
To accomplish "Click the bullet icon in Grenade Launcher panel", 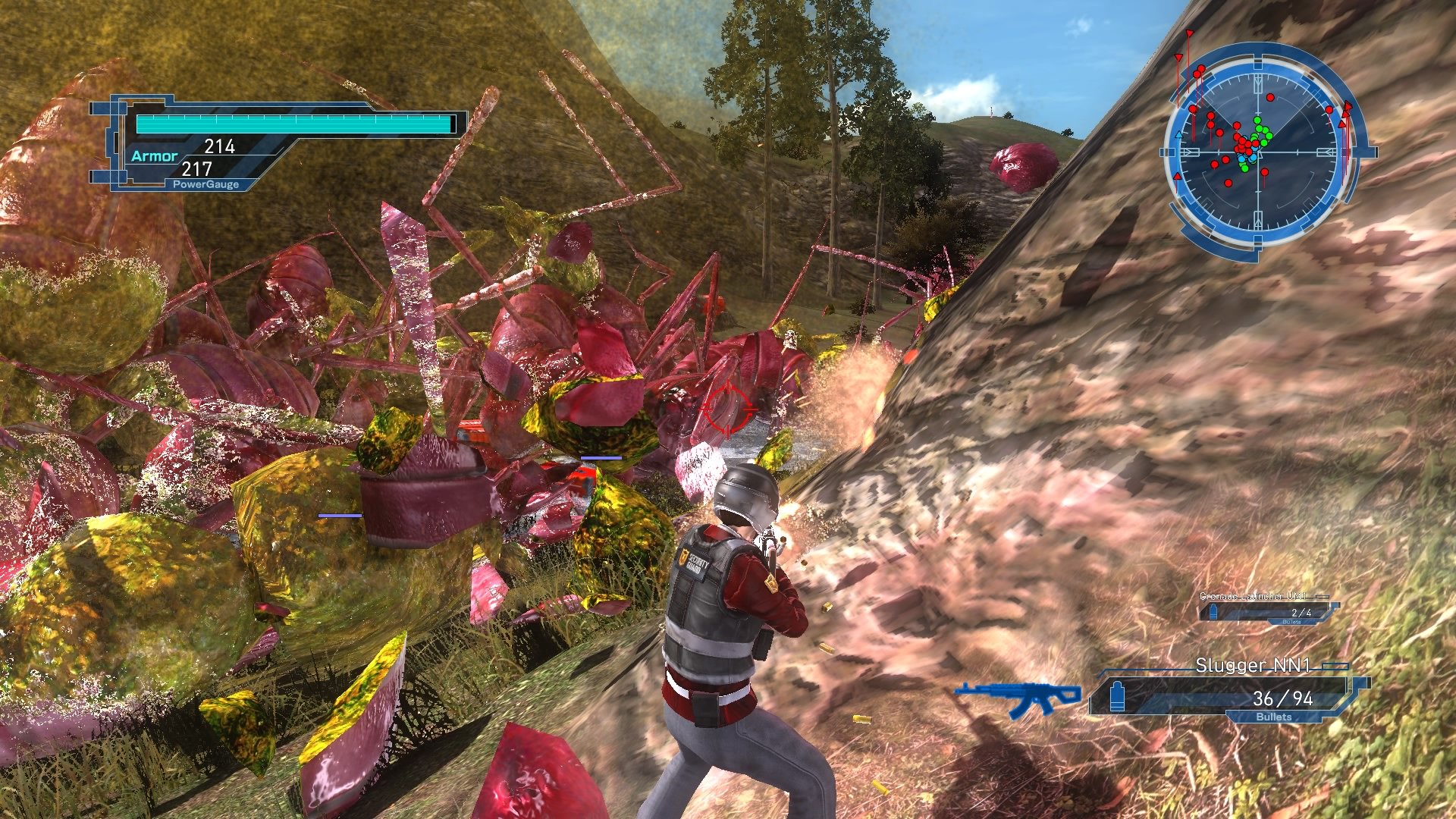I will 1214,612.
